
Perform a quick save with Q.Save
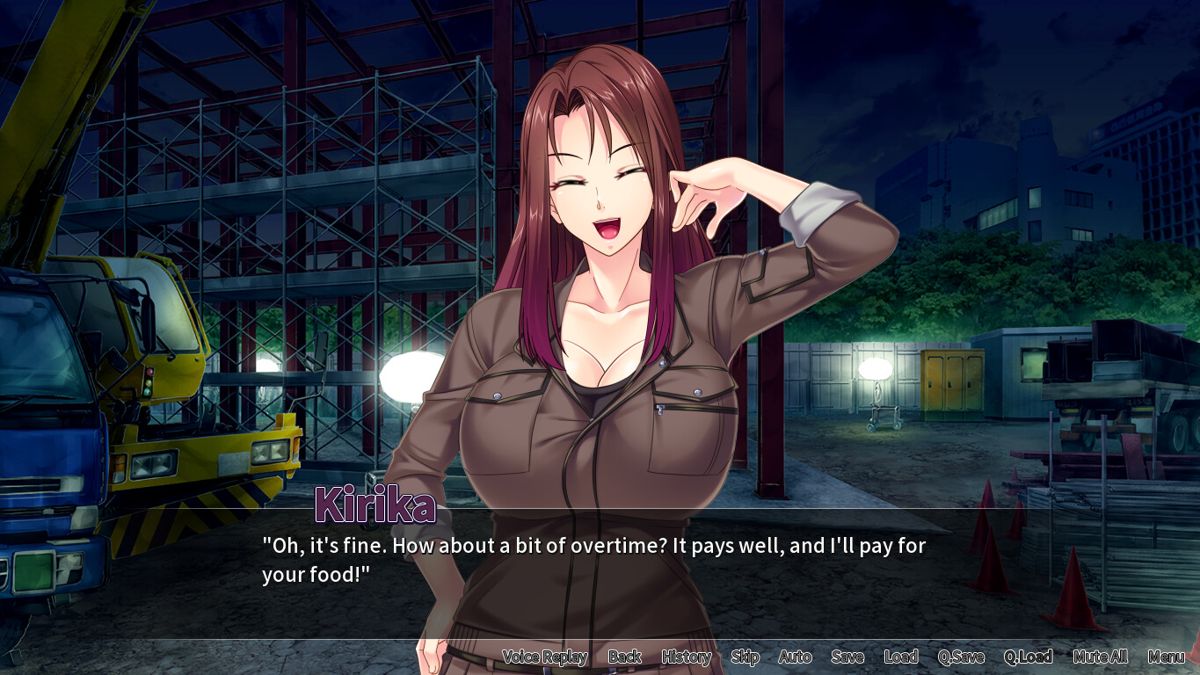coord(961,657)
